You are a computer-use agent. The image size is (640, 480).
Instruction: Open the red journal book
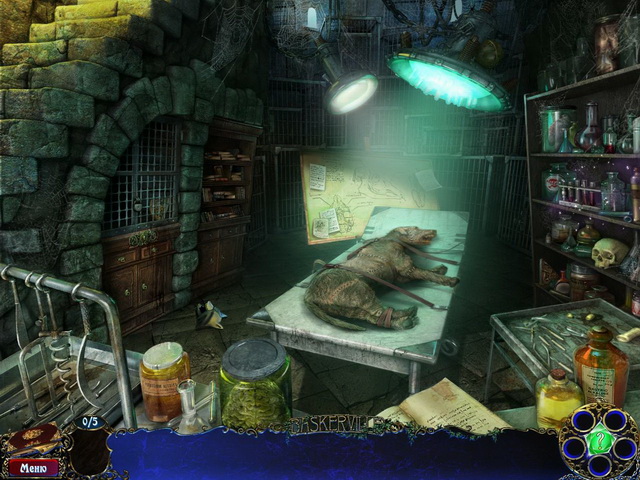click(32, 440)
